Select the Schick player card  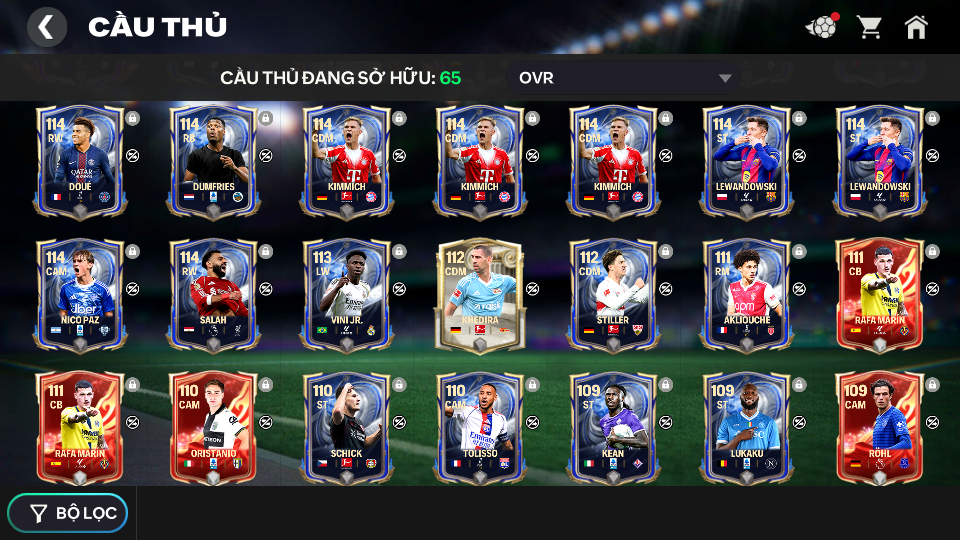[x=346, y=428]
